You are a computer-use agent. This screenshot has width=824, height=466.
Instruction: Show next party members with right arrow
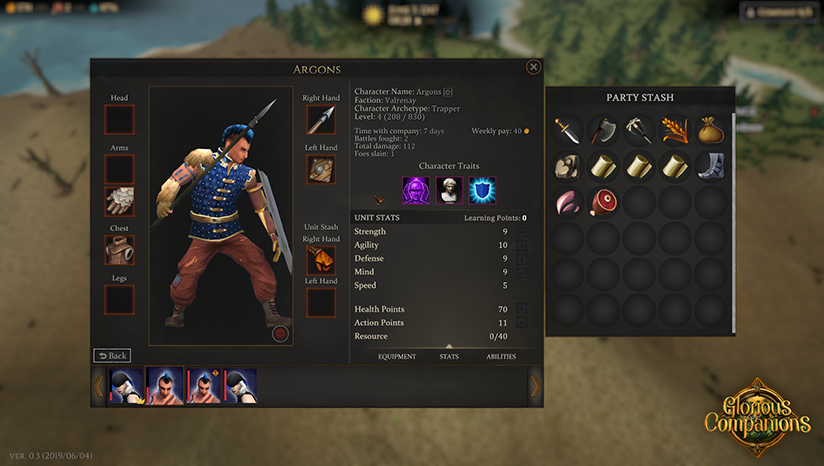[x=535, y=385]
